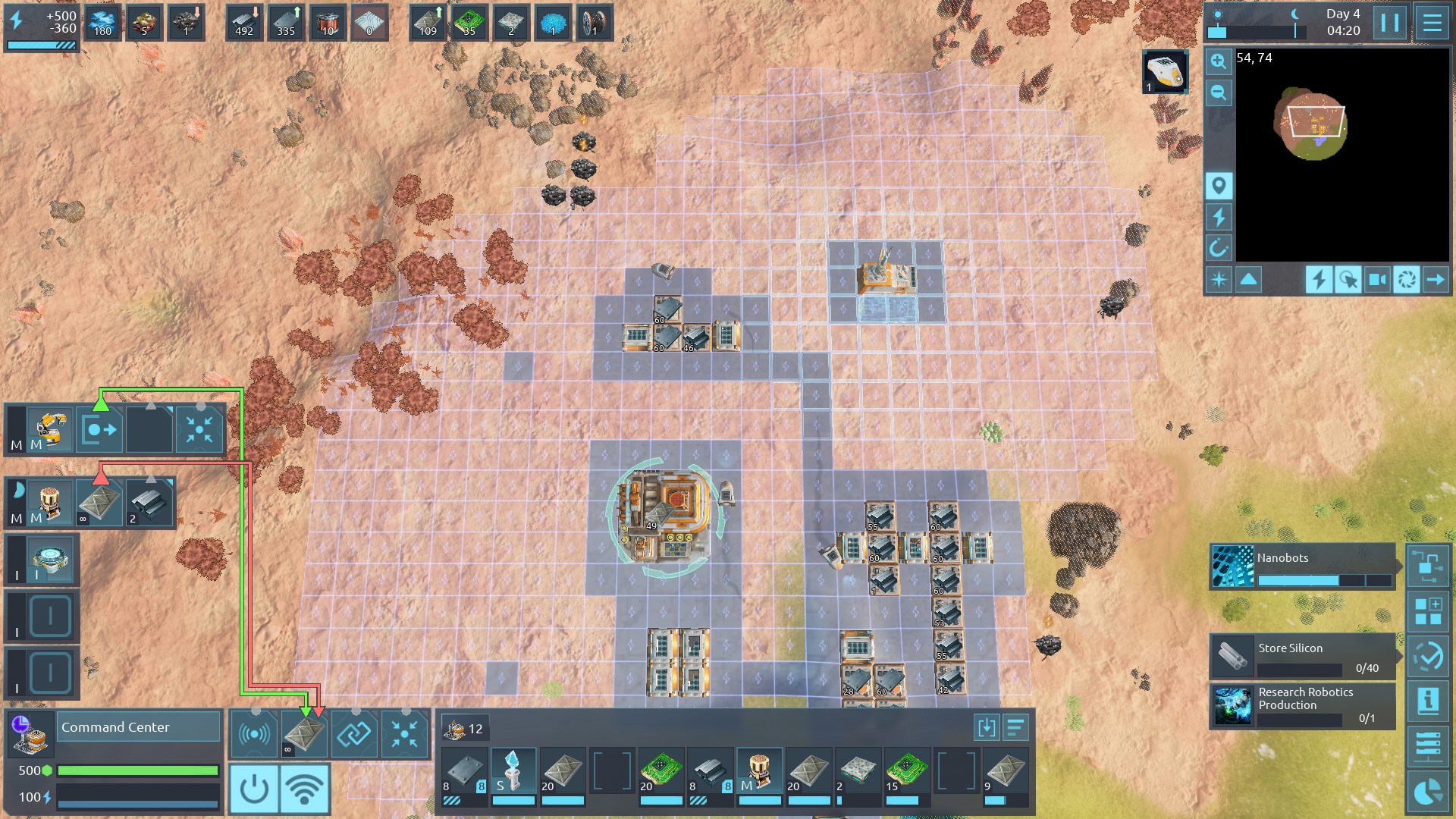The image size is (1456, 819).
Task: Toggle the Command Center power button
Action: (x=253, y=789)
